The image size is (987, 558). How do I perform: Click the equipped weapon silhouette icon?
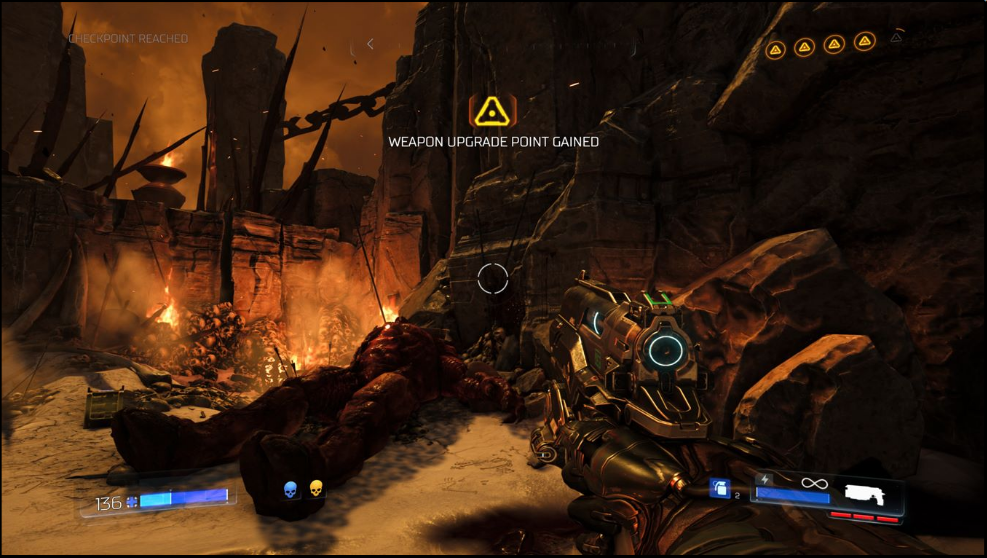[868, 492]
